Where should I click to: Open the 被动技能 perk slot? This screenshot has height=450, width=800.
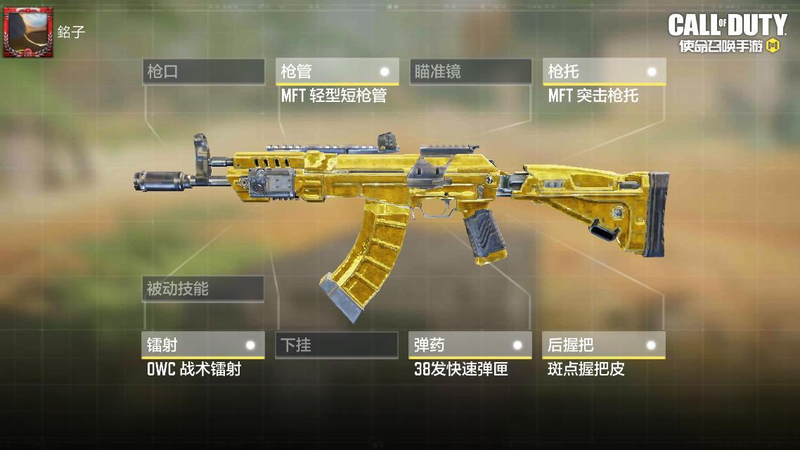(x=203, y=289)
